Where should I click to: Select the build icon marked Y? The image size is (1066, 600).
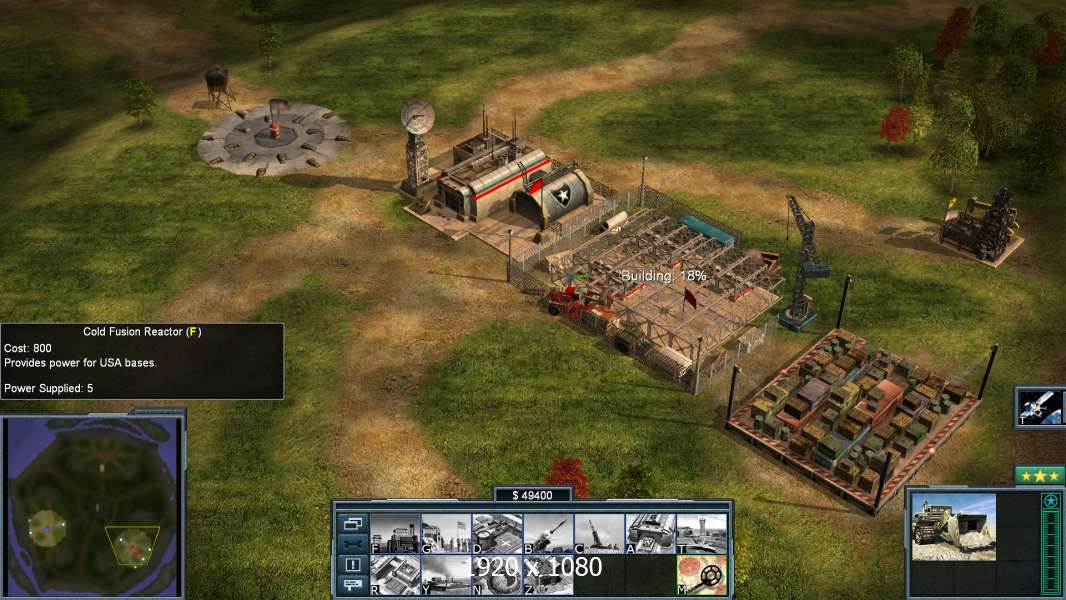[446, 575]
